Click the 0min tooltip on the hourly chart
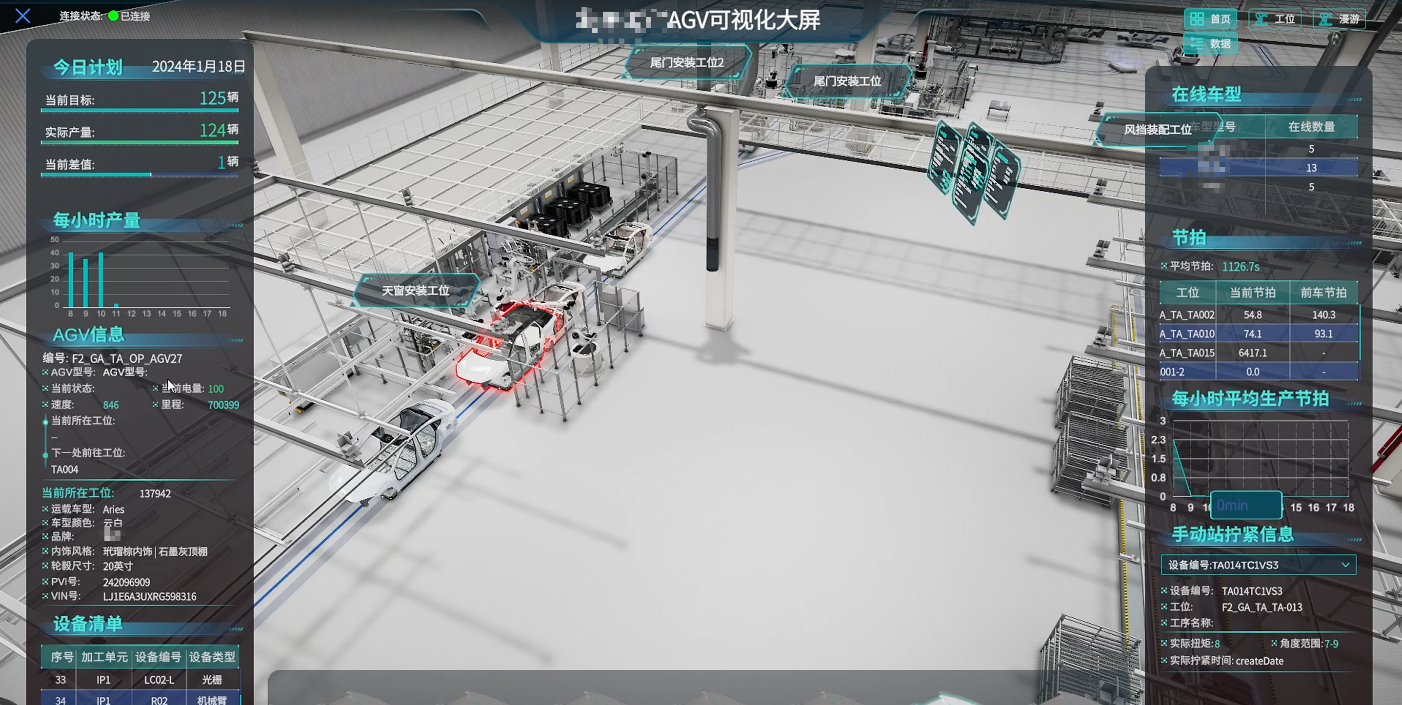This screenshot has height=705, width=1402. 1245,505
